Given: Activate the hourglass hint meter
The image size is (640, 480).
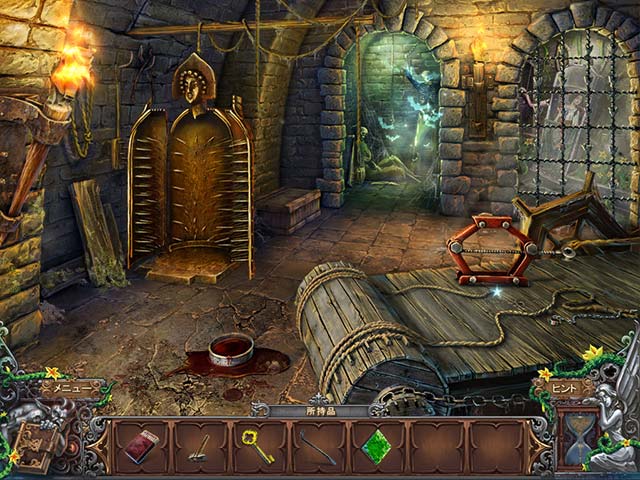Looking at the screenshot, I should click(x=578, y=438).
